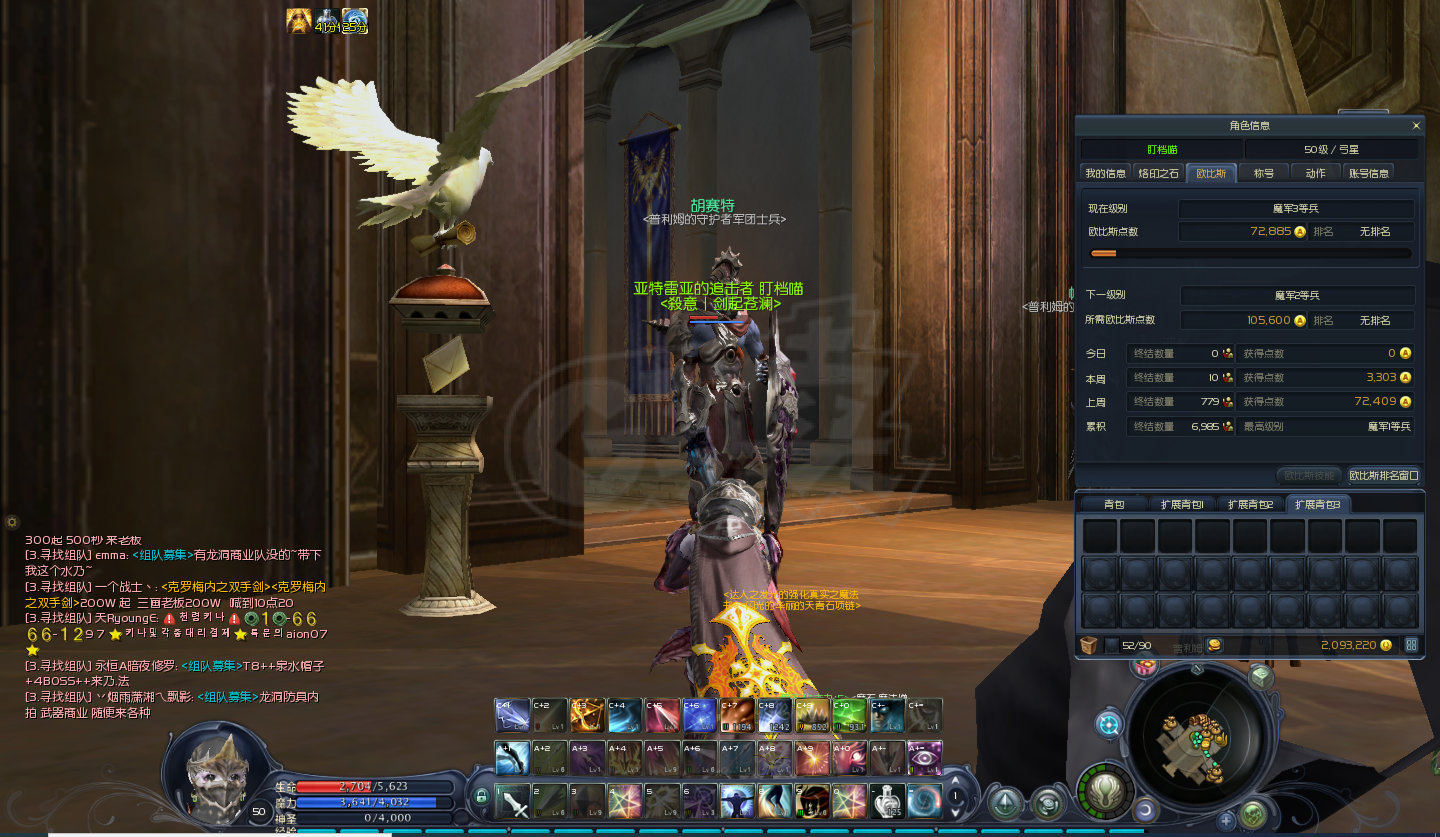Click the minimap
This screenshot has width=1440, height=837.
(x=1200, y=740)
